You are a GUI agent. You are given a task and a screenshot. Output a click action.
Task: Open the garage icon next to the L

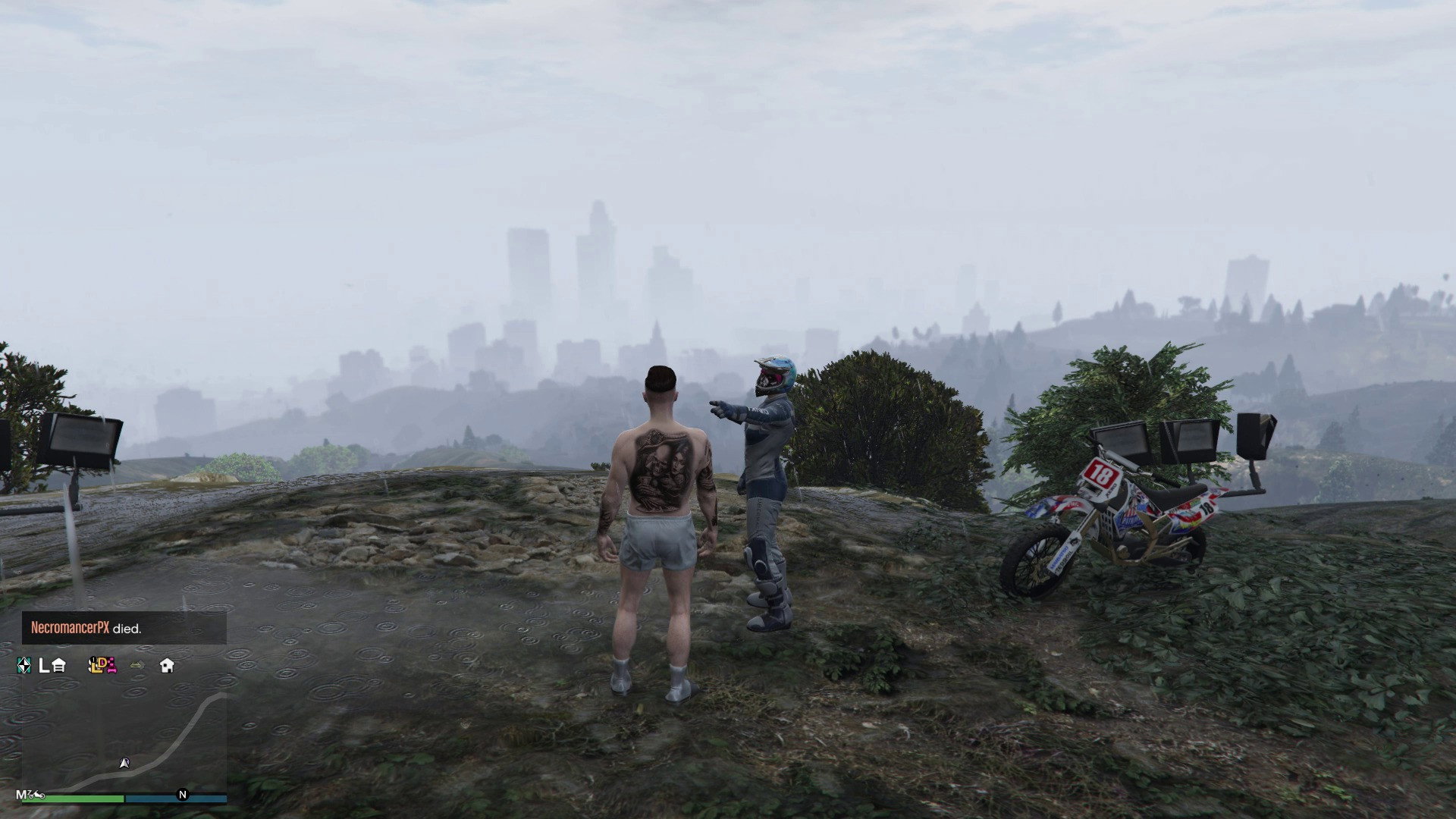(59, 666)
